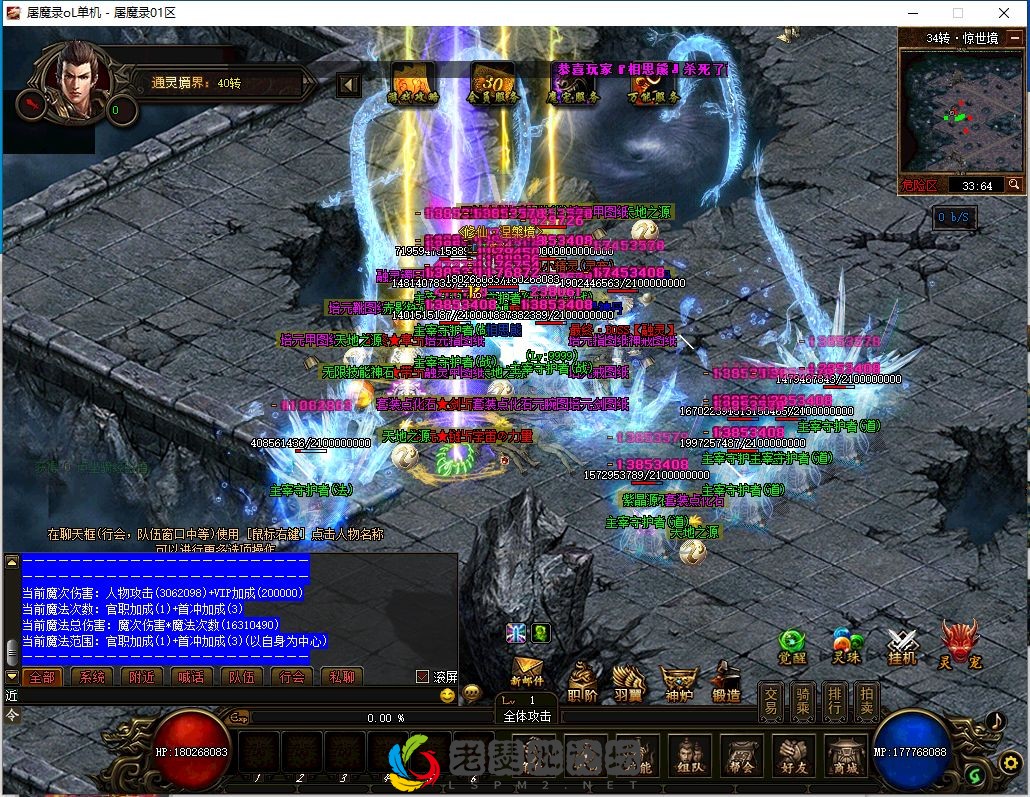Open the 羽翼 wings menu
The height and width of the screenshot is (797, 1030).
pos(629,684)
